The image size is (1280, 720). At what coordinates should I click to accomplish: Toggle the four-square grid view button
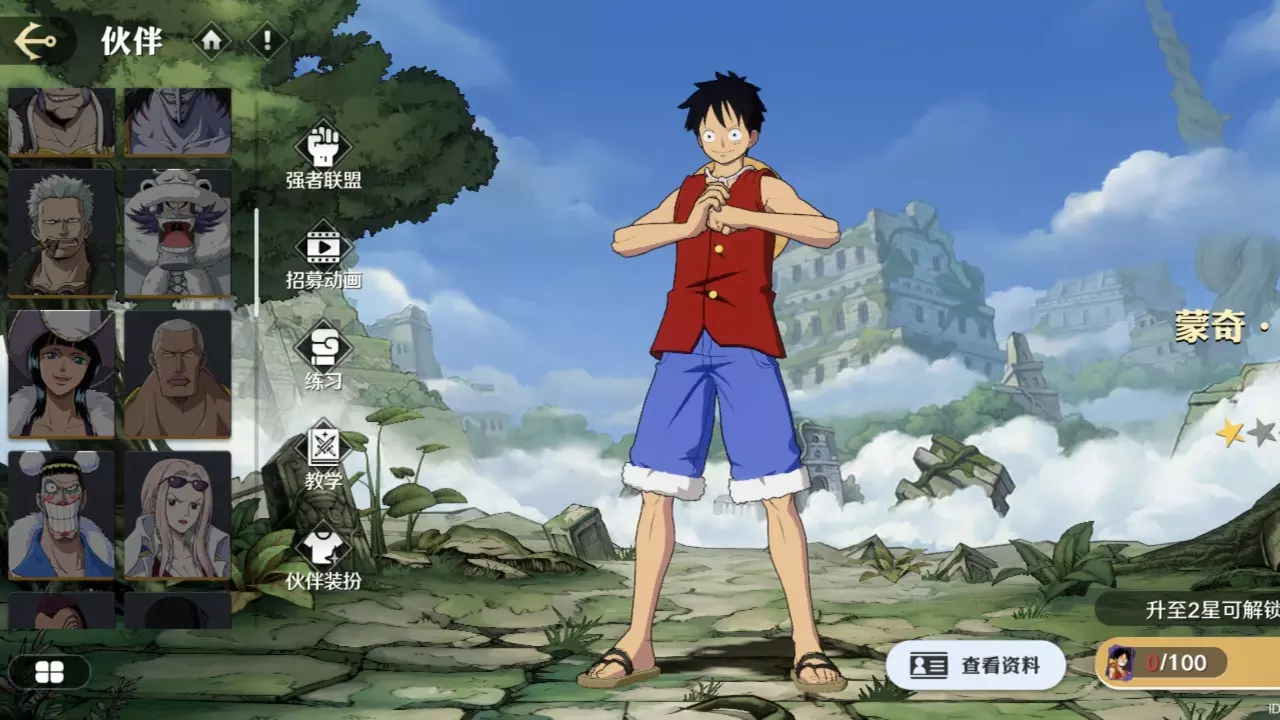pyautogui.click(x=49, y=673)
